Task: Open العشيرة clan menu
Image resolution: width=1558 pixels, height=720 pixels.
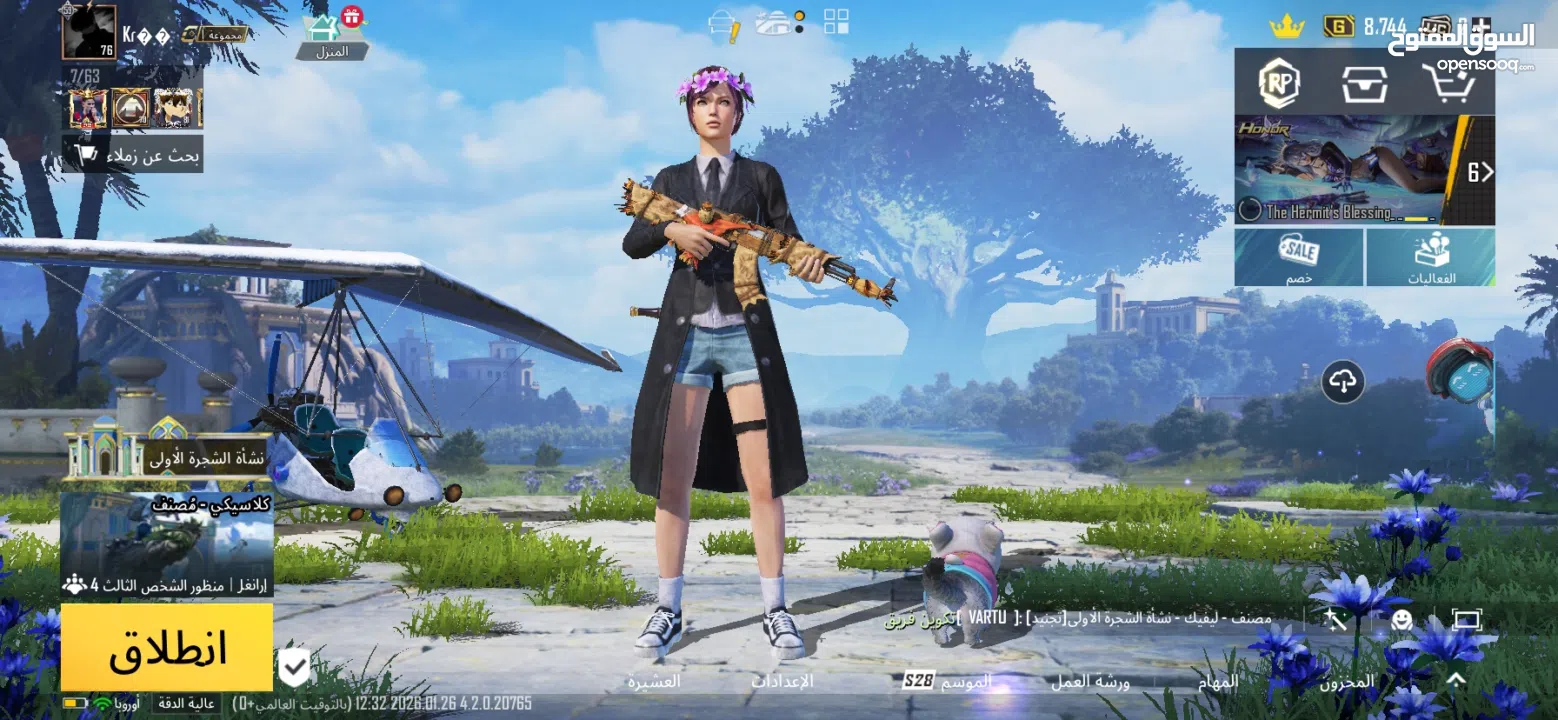Action: (654, 681)
